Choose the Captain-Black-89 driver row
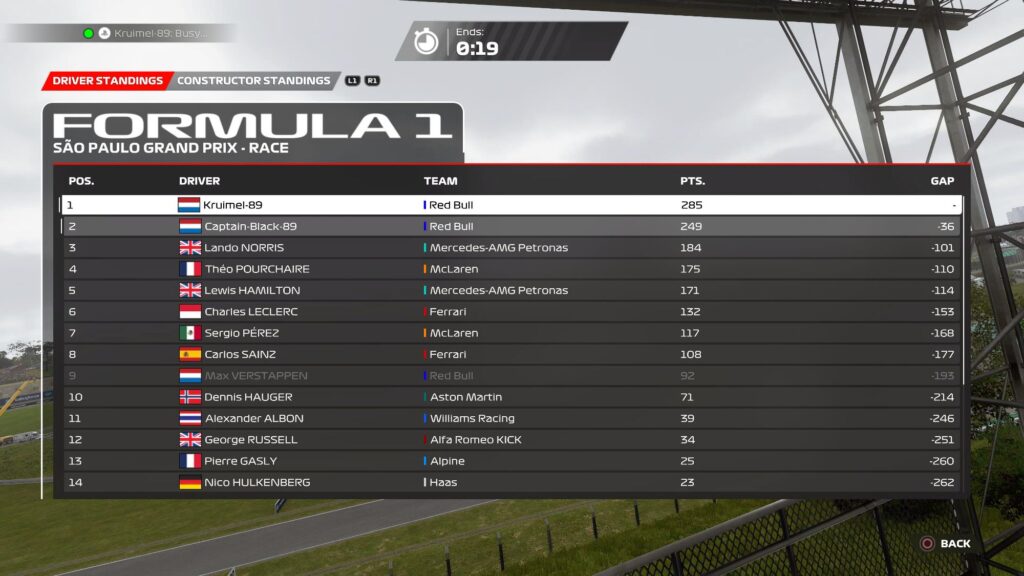The image size is (1024, 576). [512, 226]
